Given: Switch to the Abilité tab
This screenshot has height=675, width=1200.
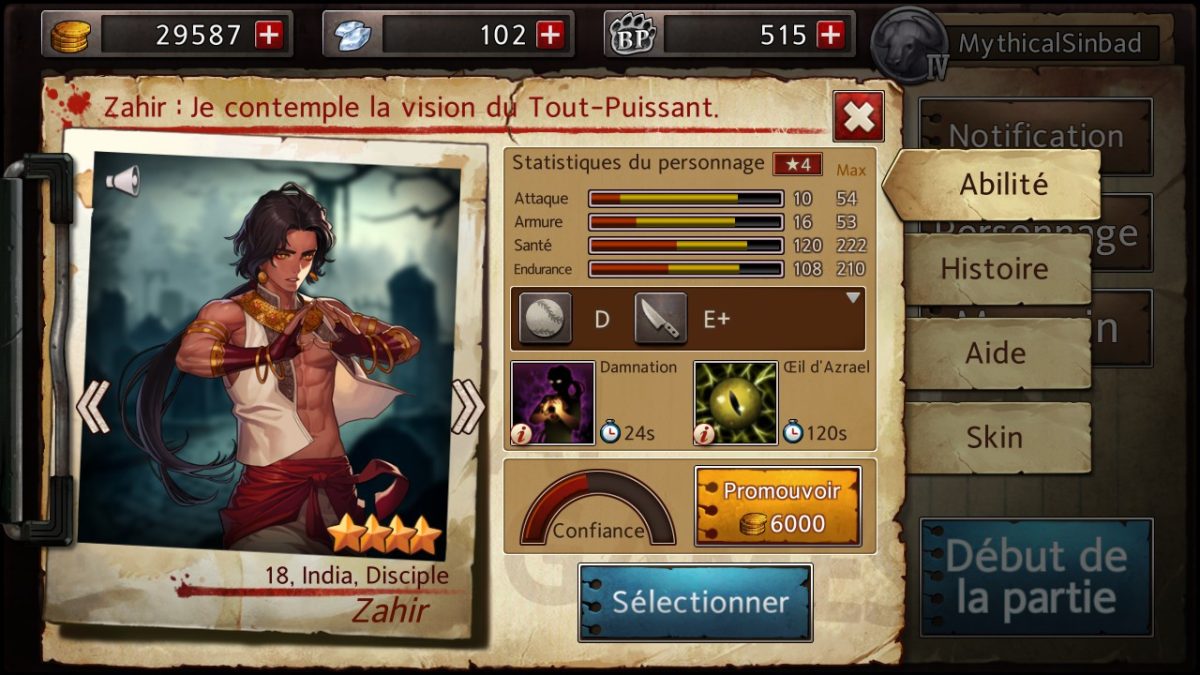Looking at the screenshot, I should pyautogui.click(x=1002, y=185).
